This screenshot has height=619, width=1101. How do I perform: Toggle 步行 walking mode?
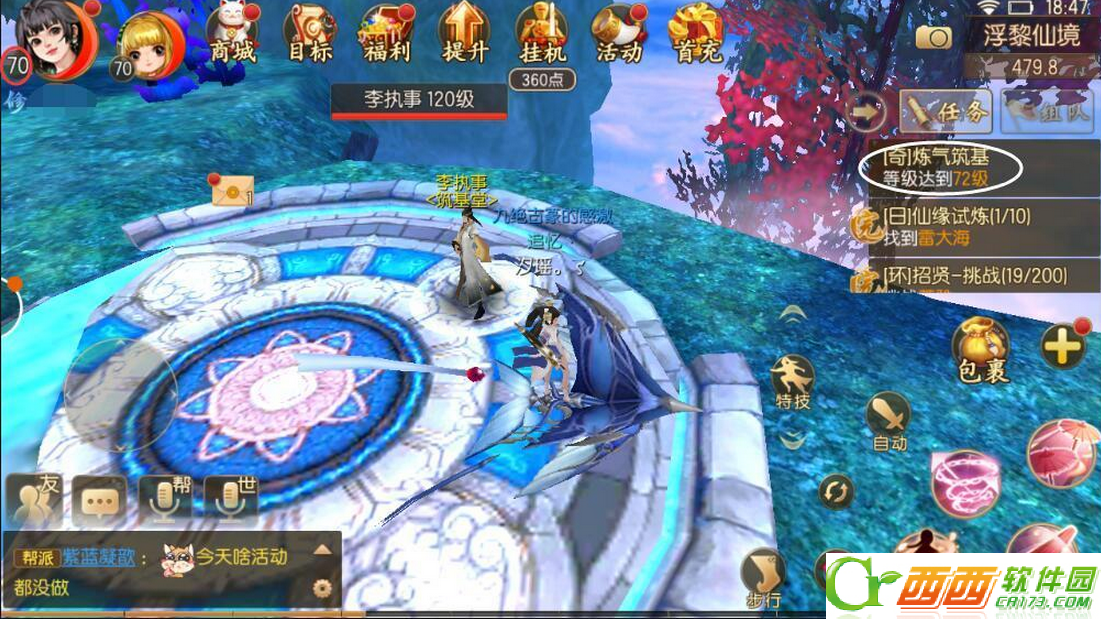pos(763,579)
